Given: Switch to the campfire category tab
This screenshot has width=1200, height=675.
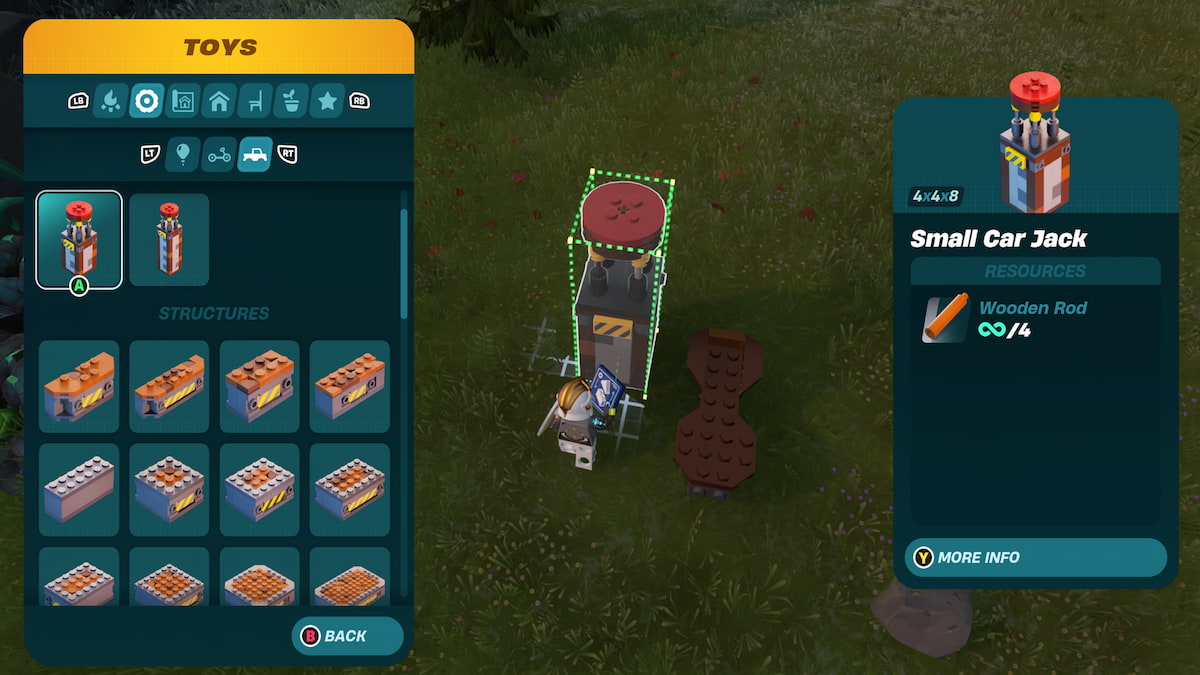Looking at the screenshot, I should (110, 101).
